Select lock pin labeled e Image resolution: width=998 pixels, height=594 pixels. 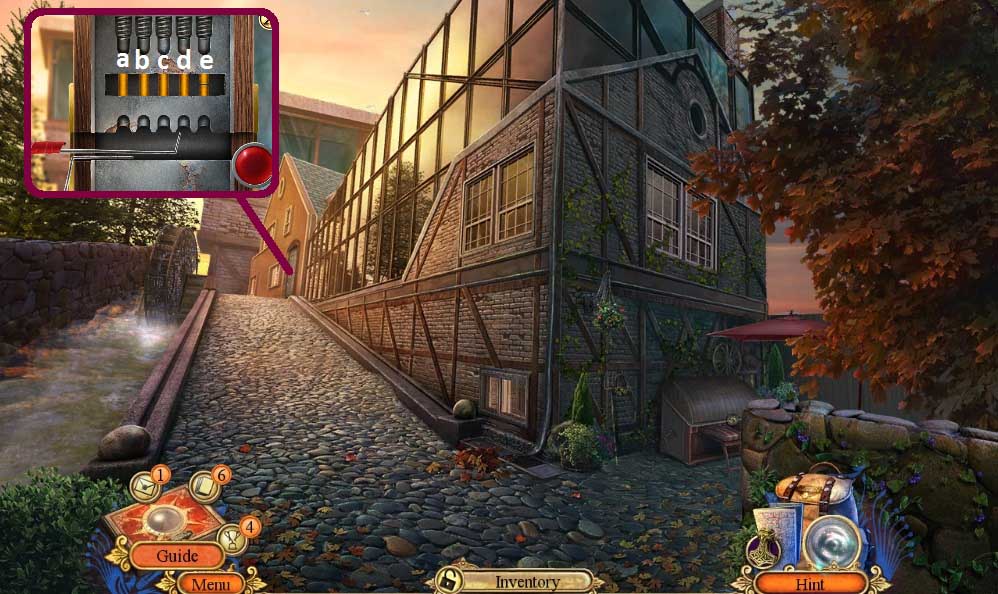[204, 85]
